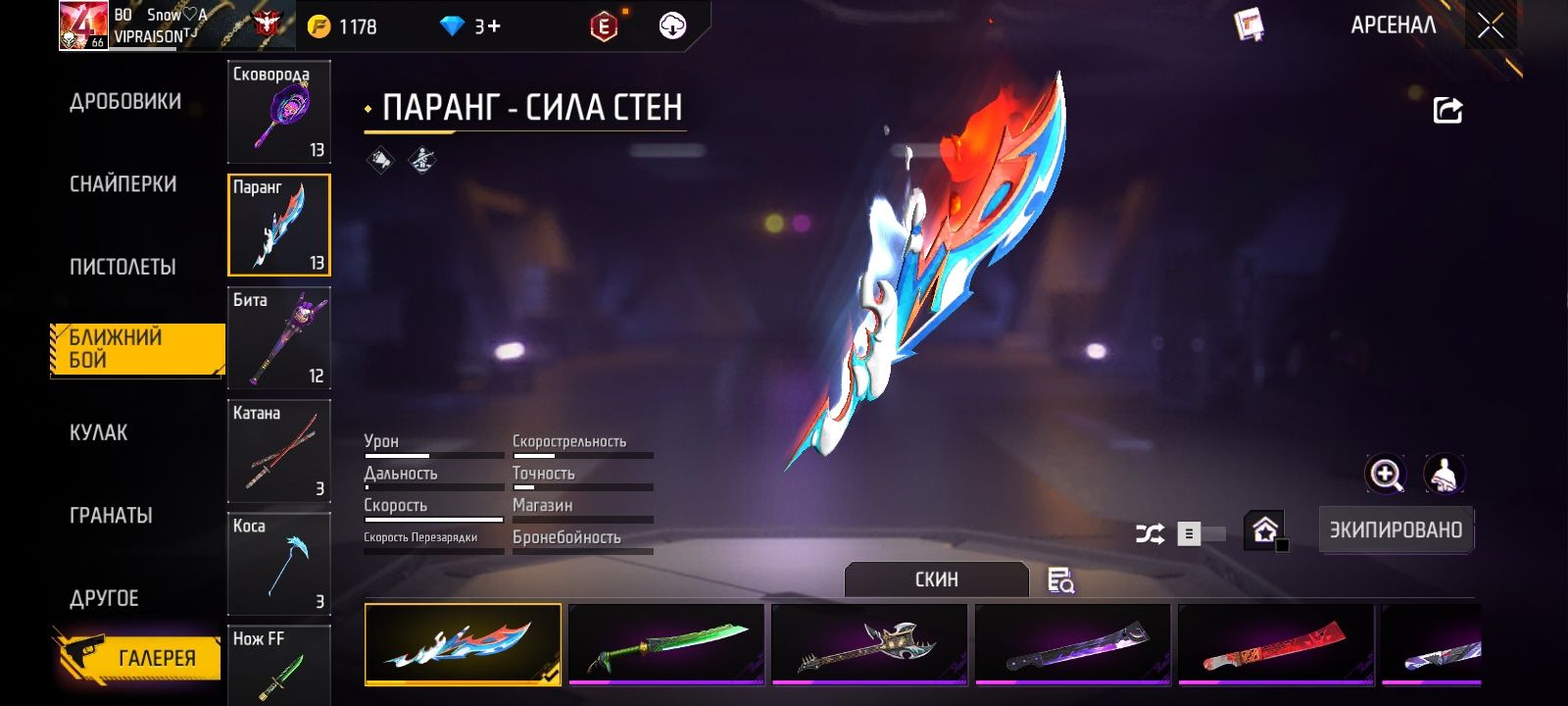
Task: Choose the red parang skin
Action: (x=1276, y=644)
